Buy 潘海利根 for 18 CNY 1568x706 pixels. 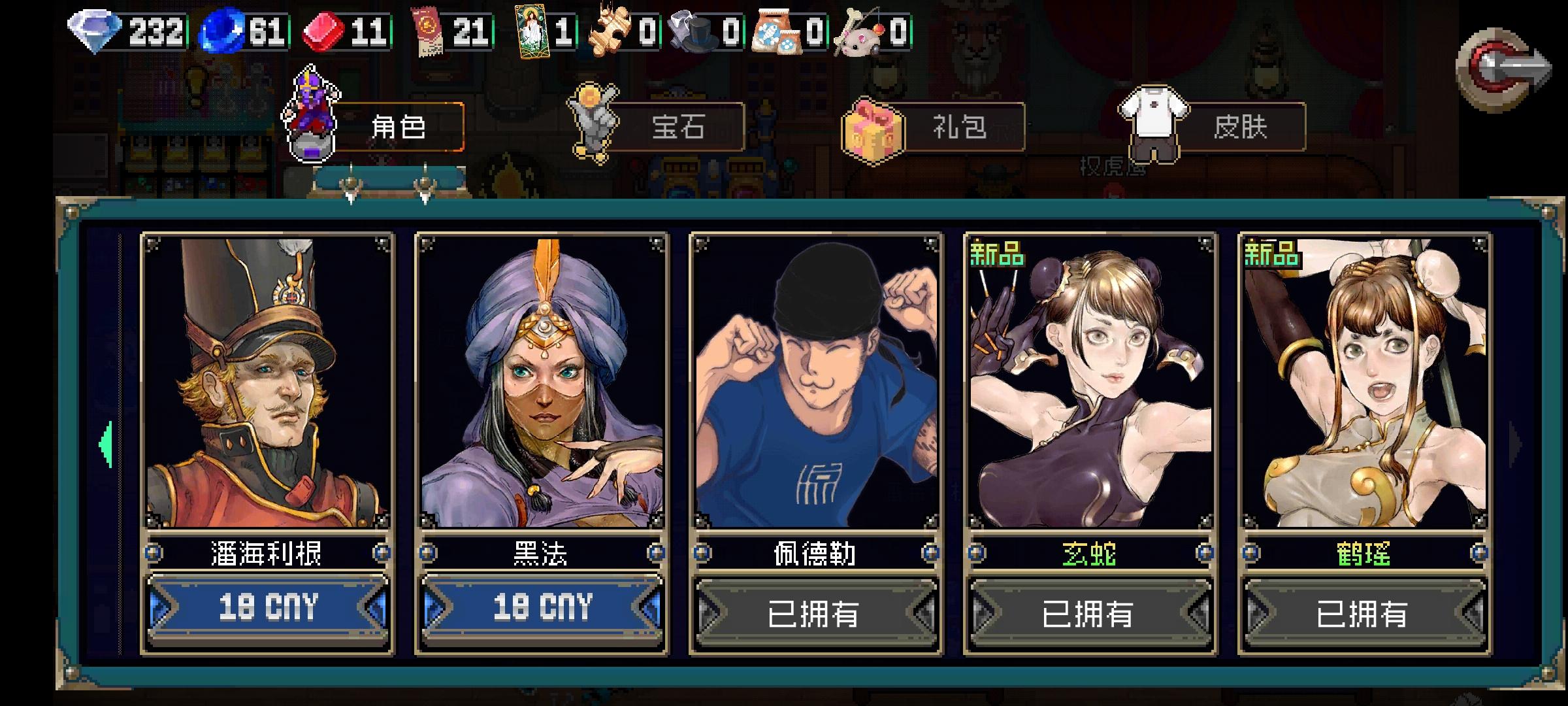[268, 609]
